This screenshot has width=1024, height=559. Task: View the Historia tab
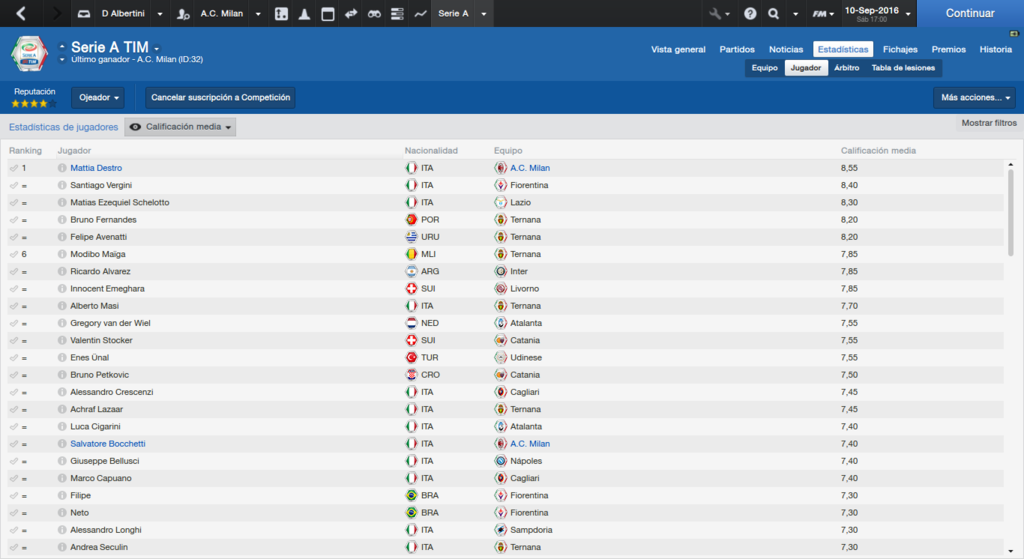click(995, 49)
